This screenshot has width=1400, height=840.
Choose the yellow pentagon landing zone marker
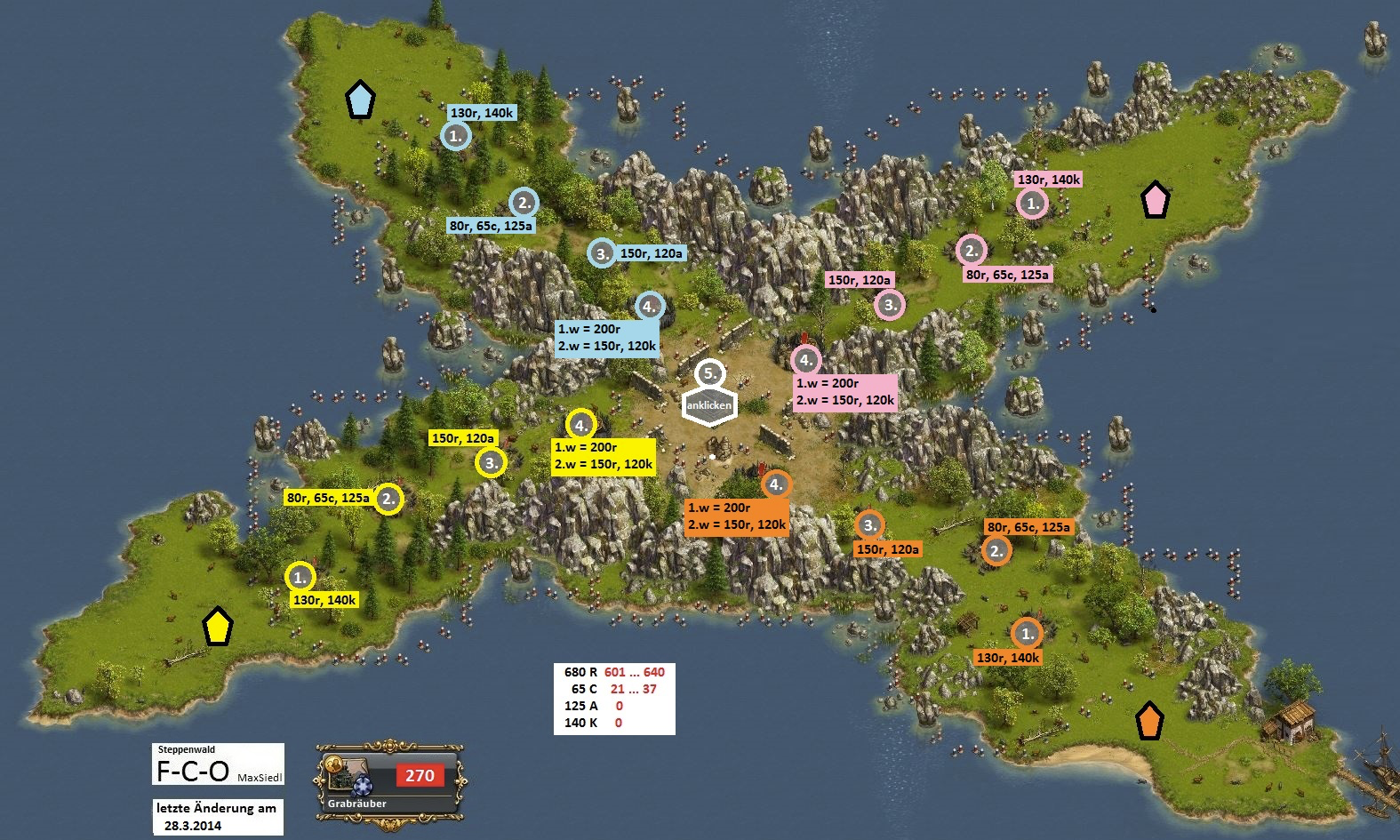[217, 627]
